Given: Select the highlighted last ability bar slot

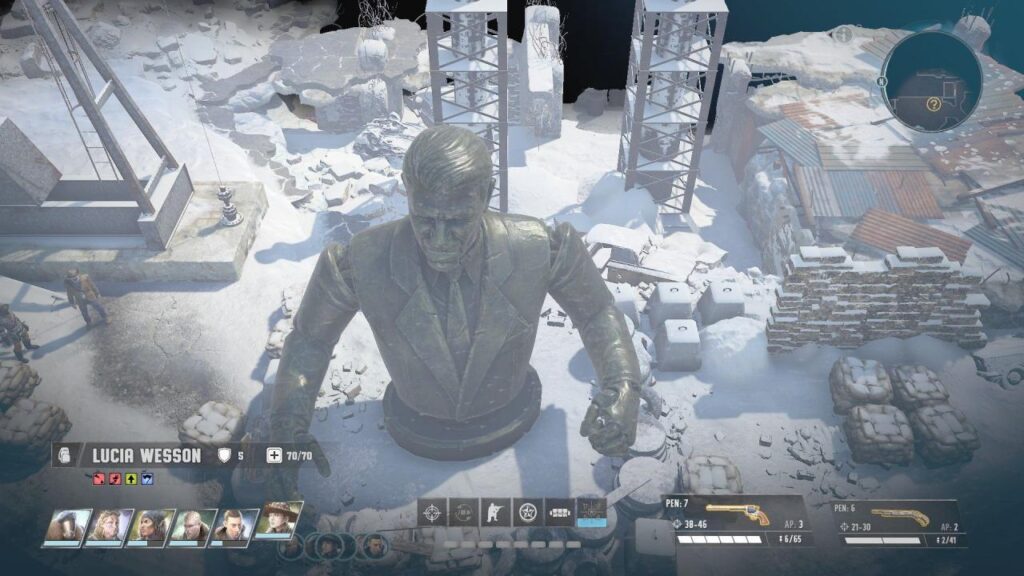Looking at the screenshot, I should [x=592, y=512].
